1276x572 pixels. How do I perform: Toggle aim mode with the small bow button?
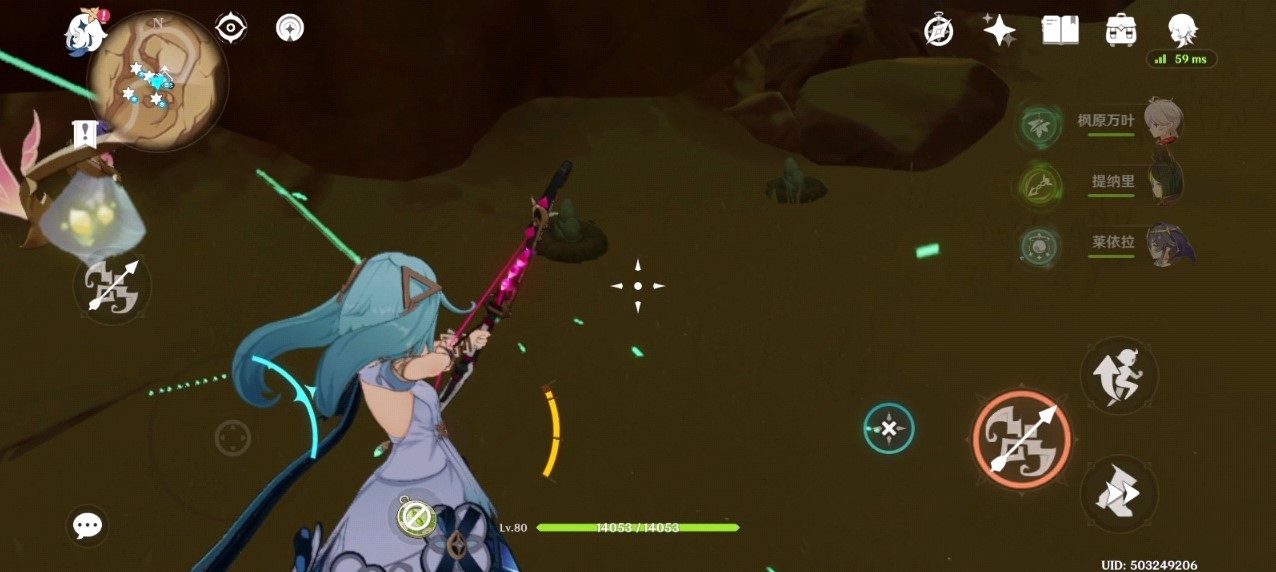click(x=112, y=288)
